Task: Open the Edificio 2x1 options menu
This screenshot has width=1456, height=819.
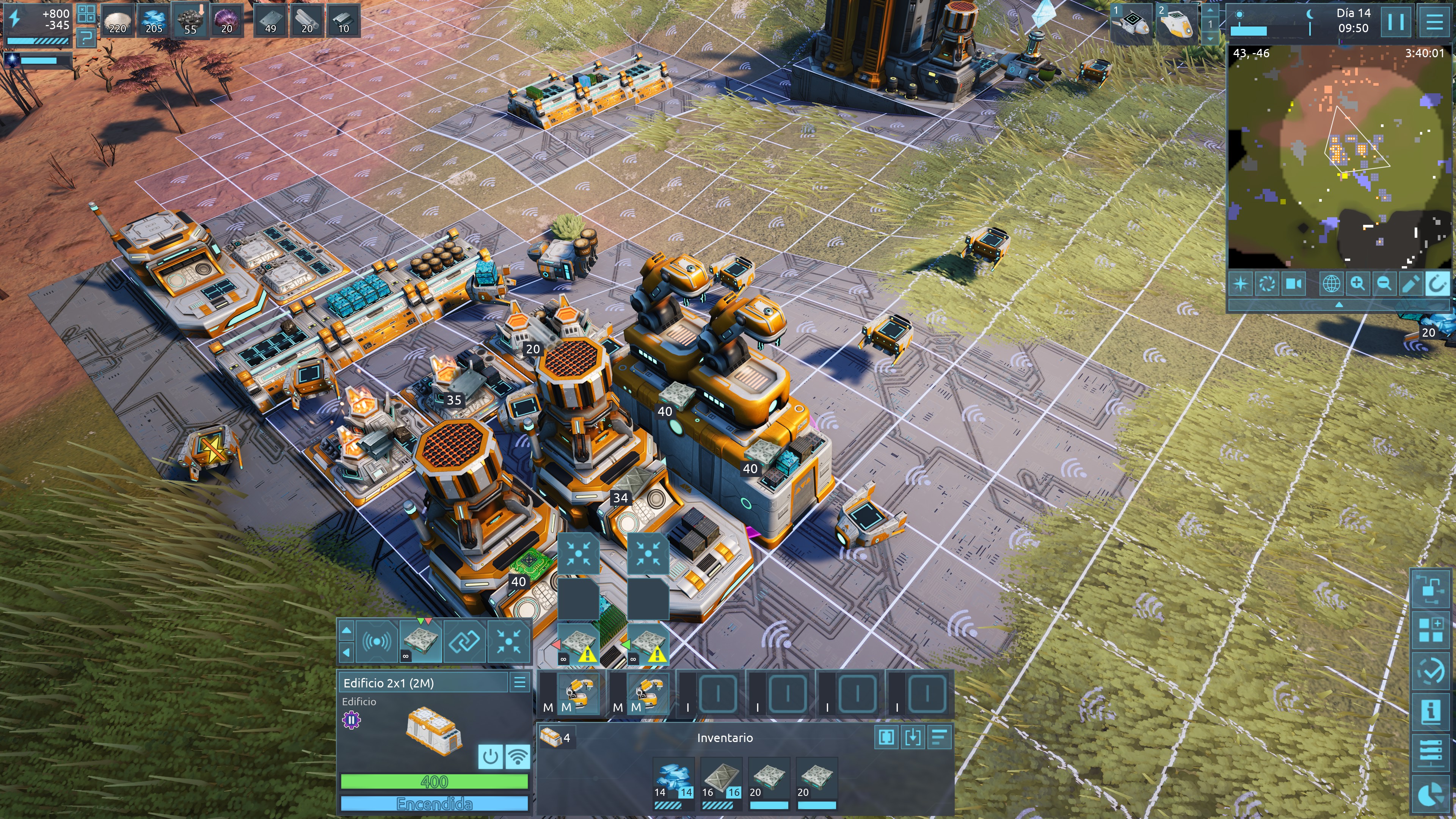Action: tap(519, 682)
